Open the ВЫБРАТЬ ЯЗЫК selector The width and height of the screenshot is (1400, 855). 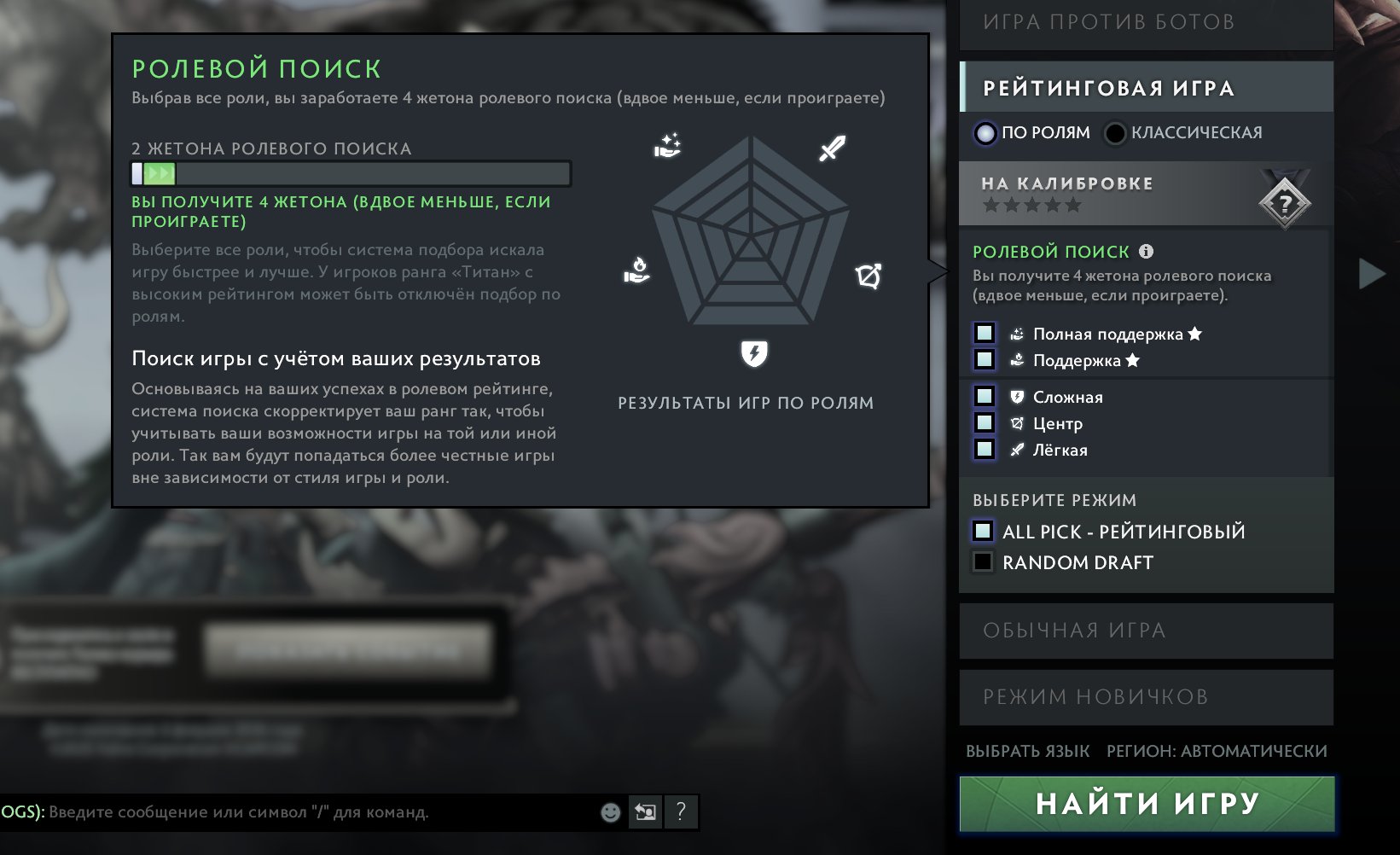coord(1027,751)
